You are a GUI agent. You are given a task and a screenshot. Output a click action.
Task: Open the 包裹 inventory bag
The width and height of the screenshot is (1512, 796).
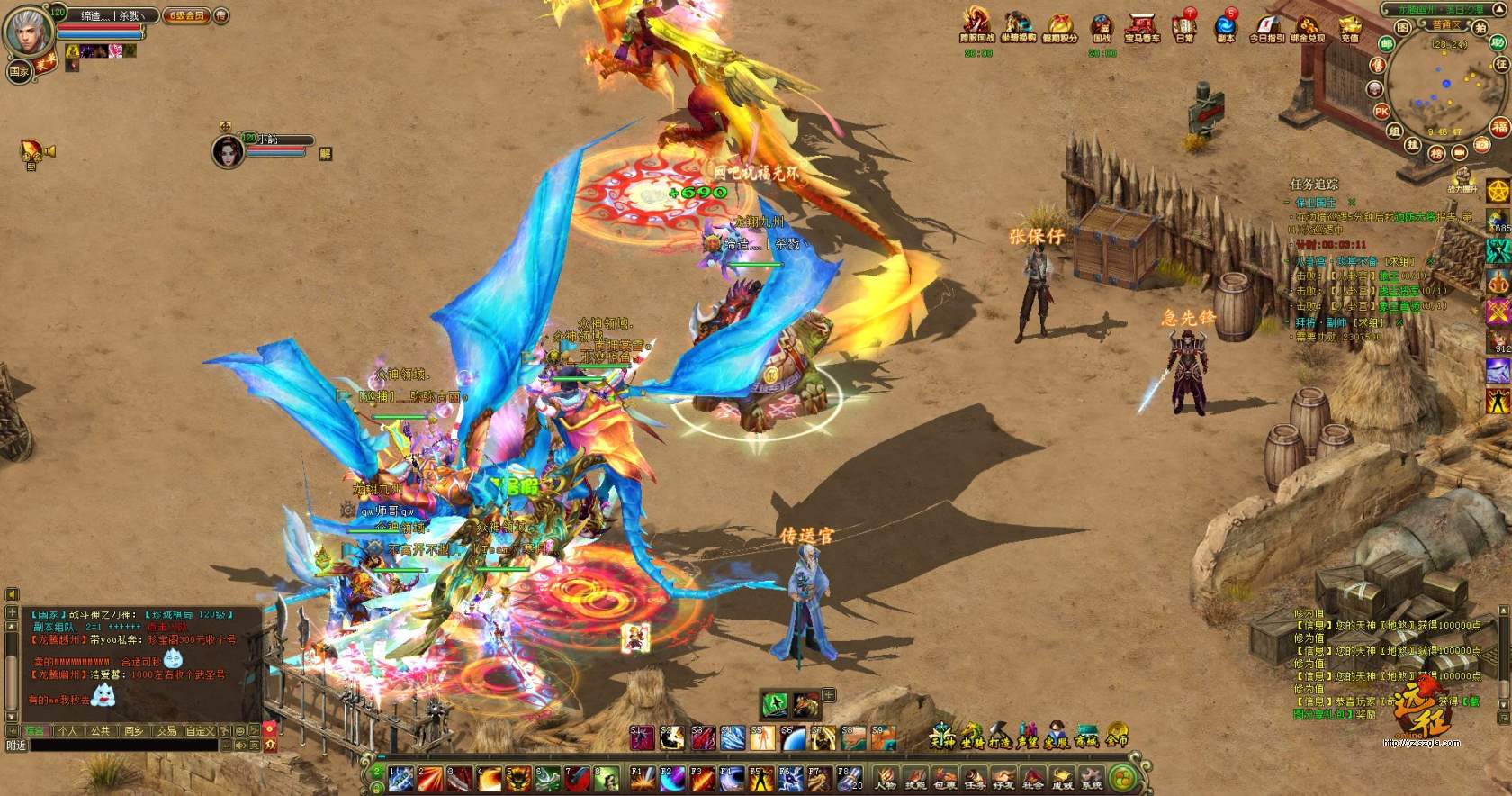(x=945, y=778)
